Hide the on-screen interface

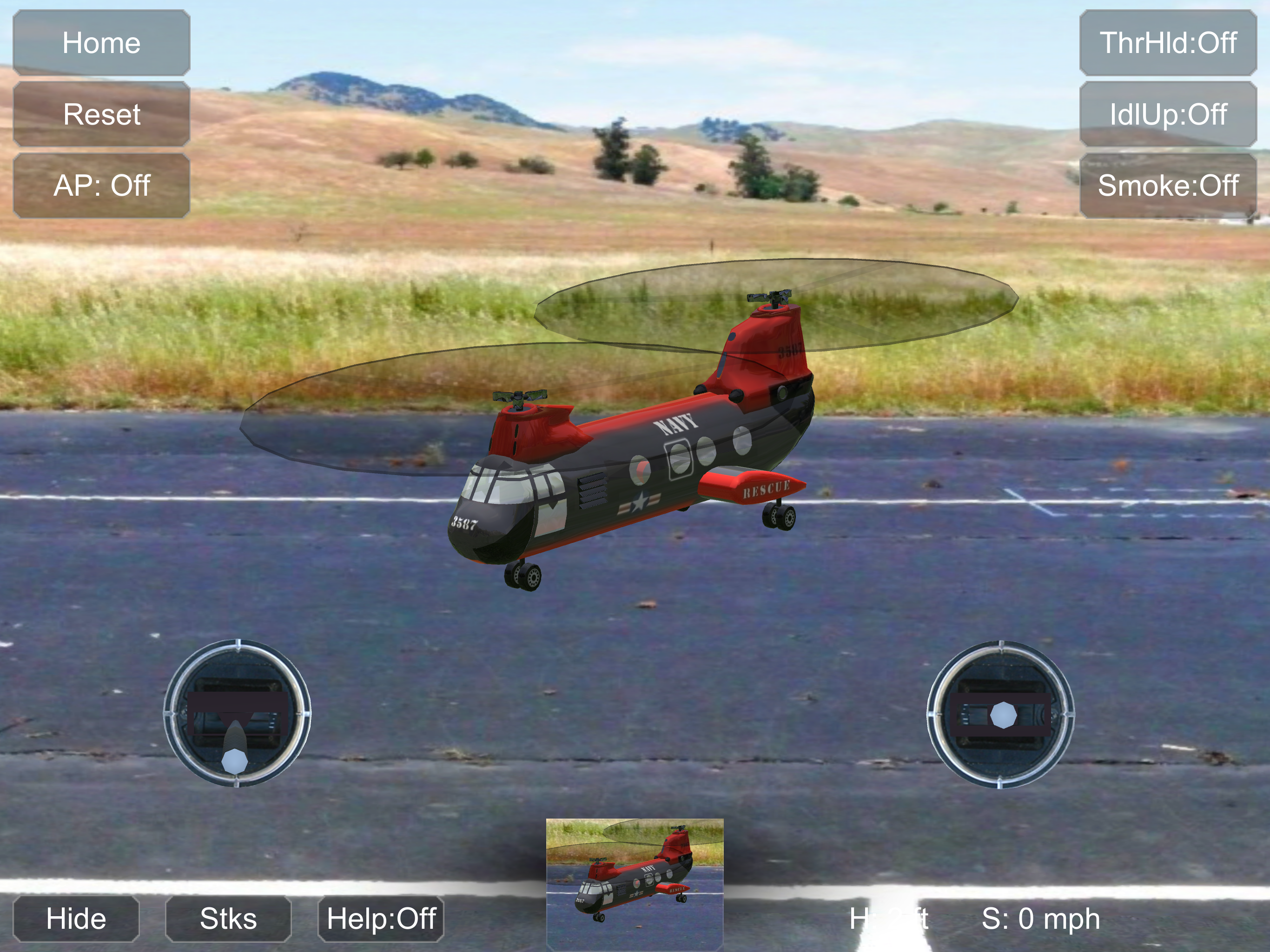[76, 918]
